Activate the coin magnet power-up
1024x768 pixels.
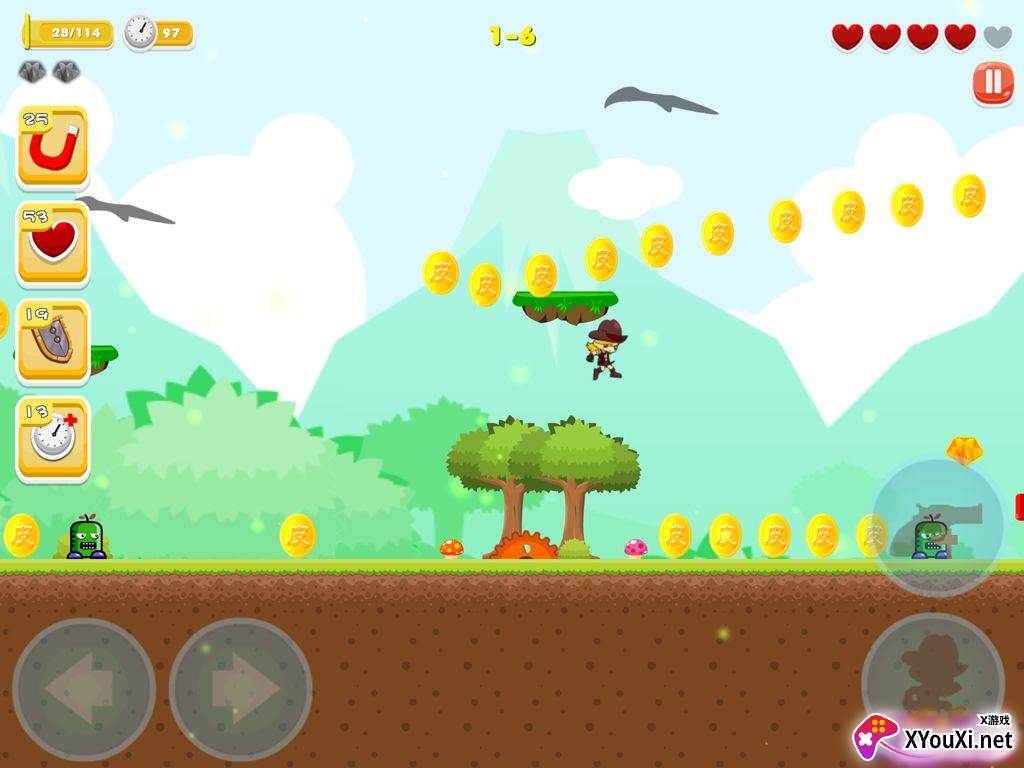[x=53, y=148]
